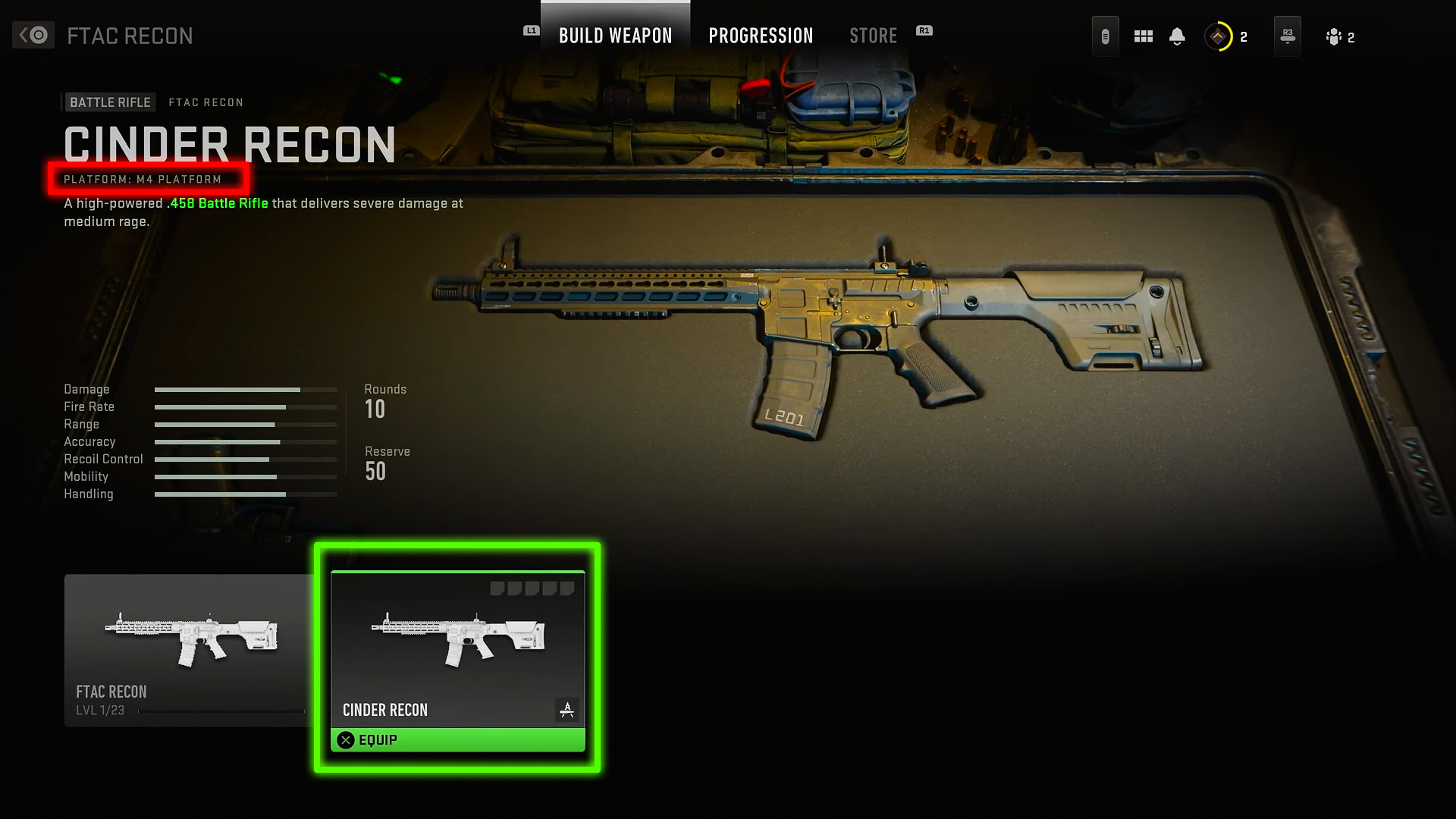
Task: Click the back arrow next to FTAC RECON
Action: point(33,35)
